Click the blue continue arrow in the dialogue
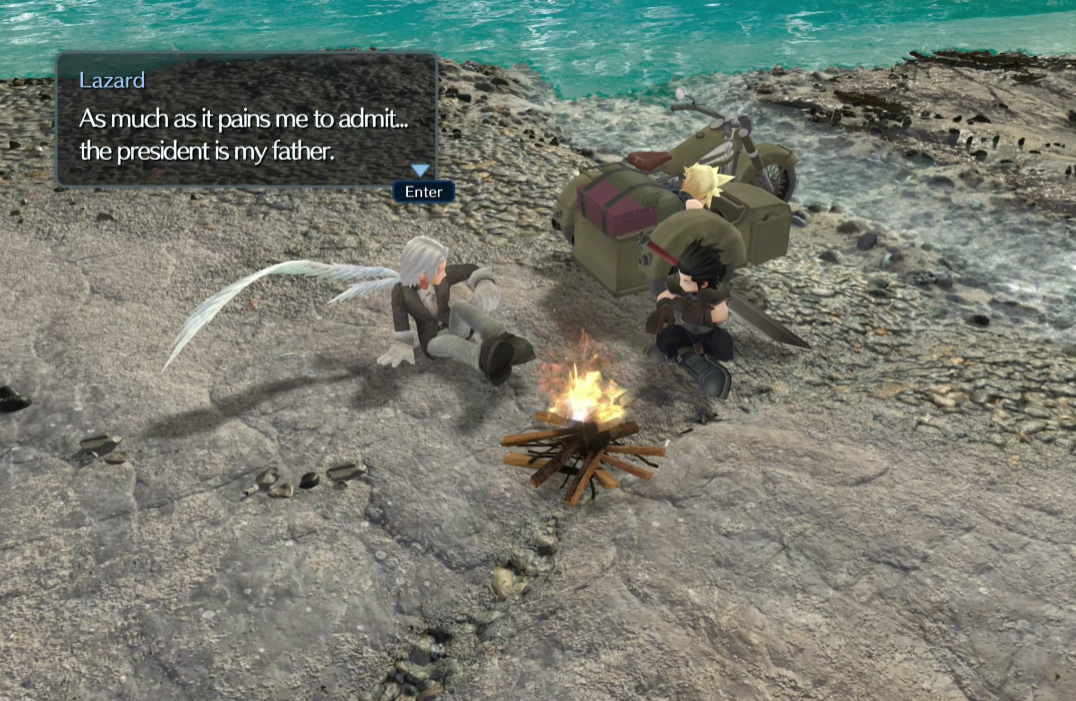1076x701 pixels. [420, 170]
